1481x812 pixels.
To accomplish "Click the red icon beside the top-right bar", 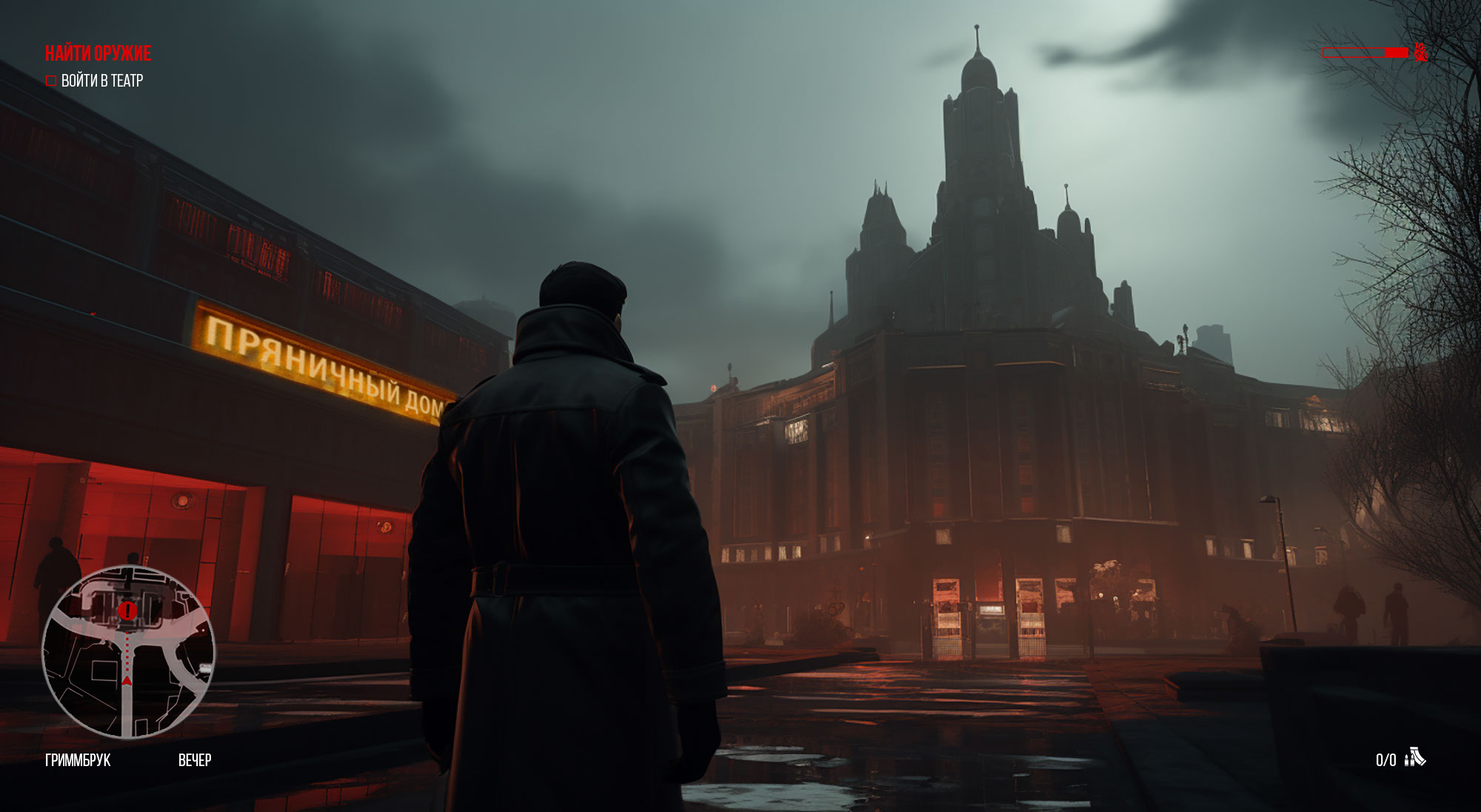I will pos(1420,53).
